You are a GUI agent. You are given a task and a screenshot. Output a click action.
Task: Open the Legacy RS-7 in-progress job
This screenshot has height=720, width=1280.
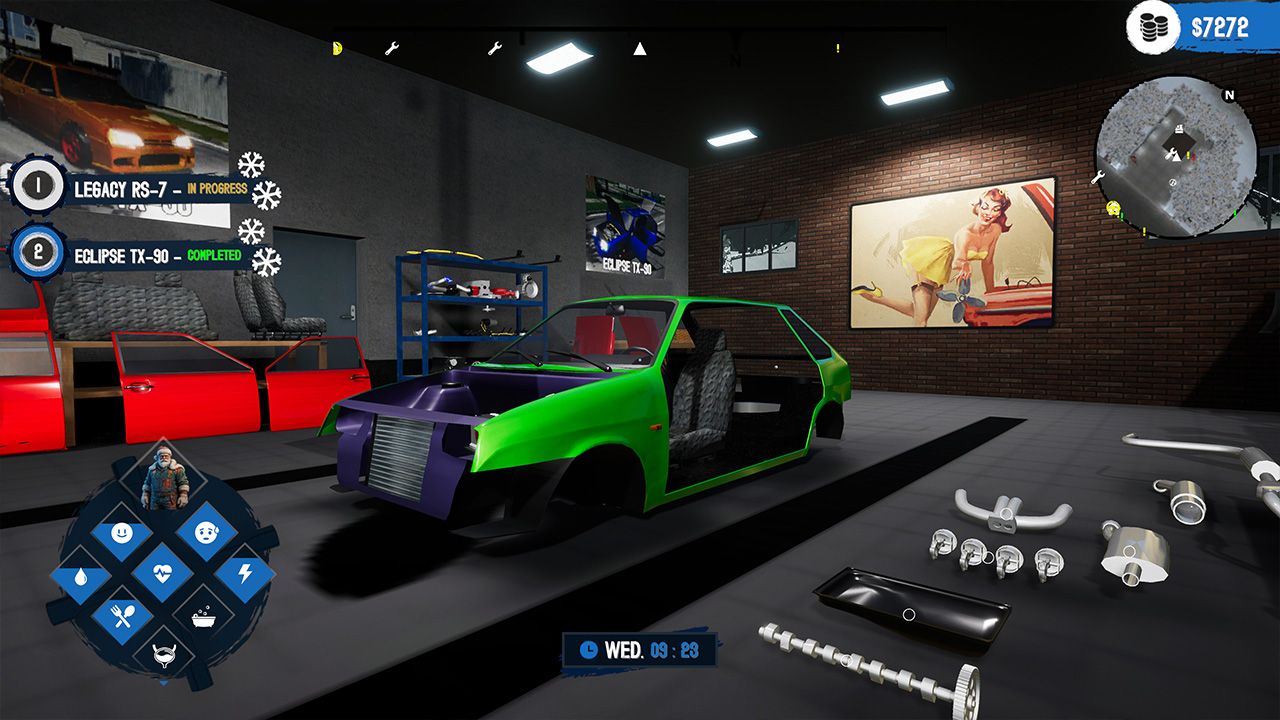click(160, 188)
